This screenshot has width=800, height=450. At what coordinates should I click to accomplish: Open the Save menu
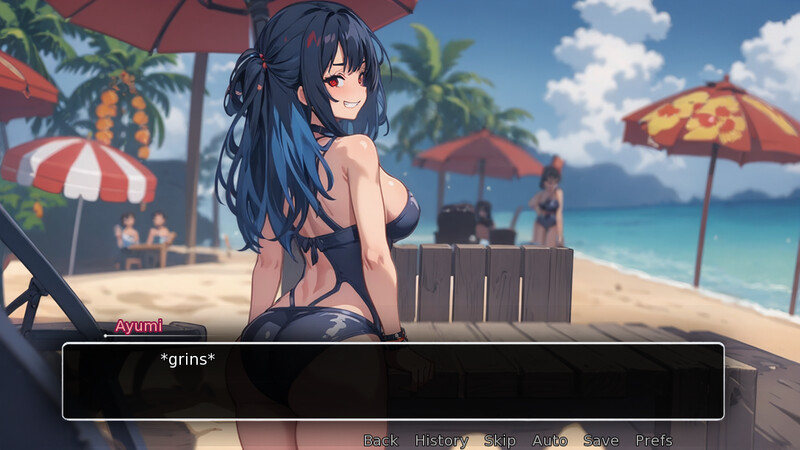point(601,440)
